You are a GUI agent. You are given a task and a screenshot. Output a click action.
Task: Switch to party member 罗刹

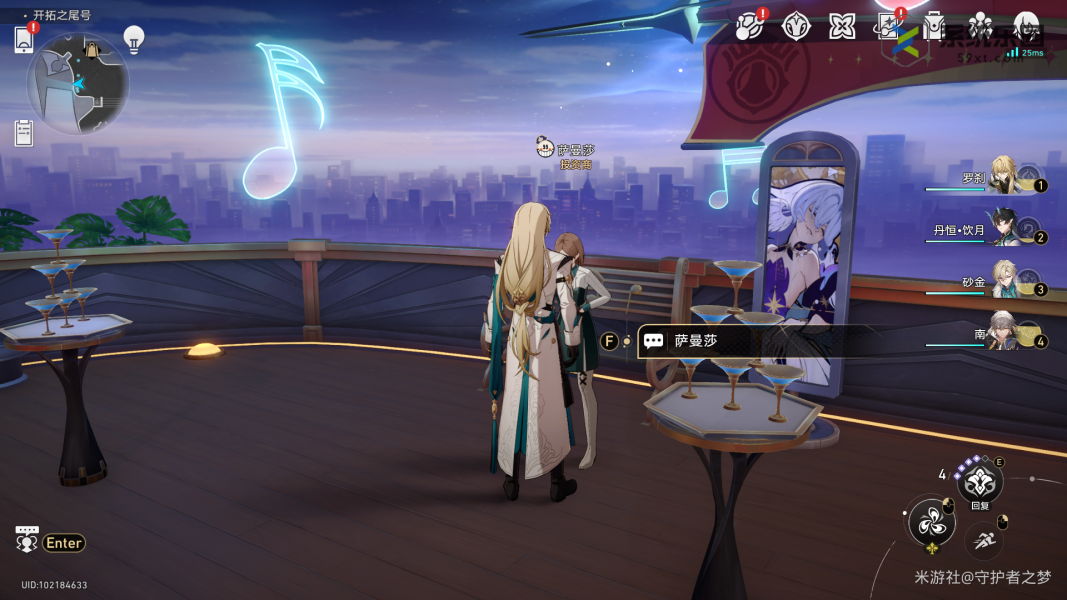pos(1004,177)
